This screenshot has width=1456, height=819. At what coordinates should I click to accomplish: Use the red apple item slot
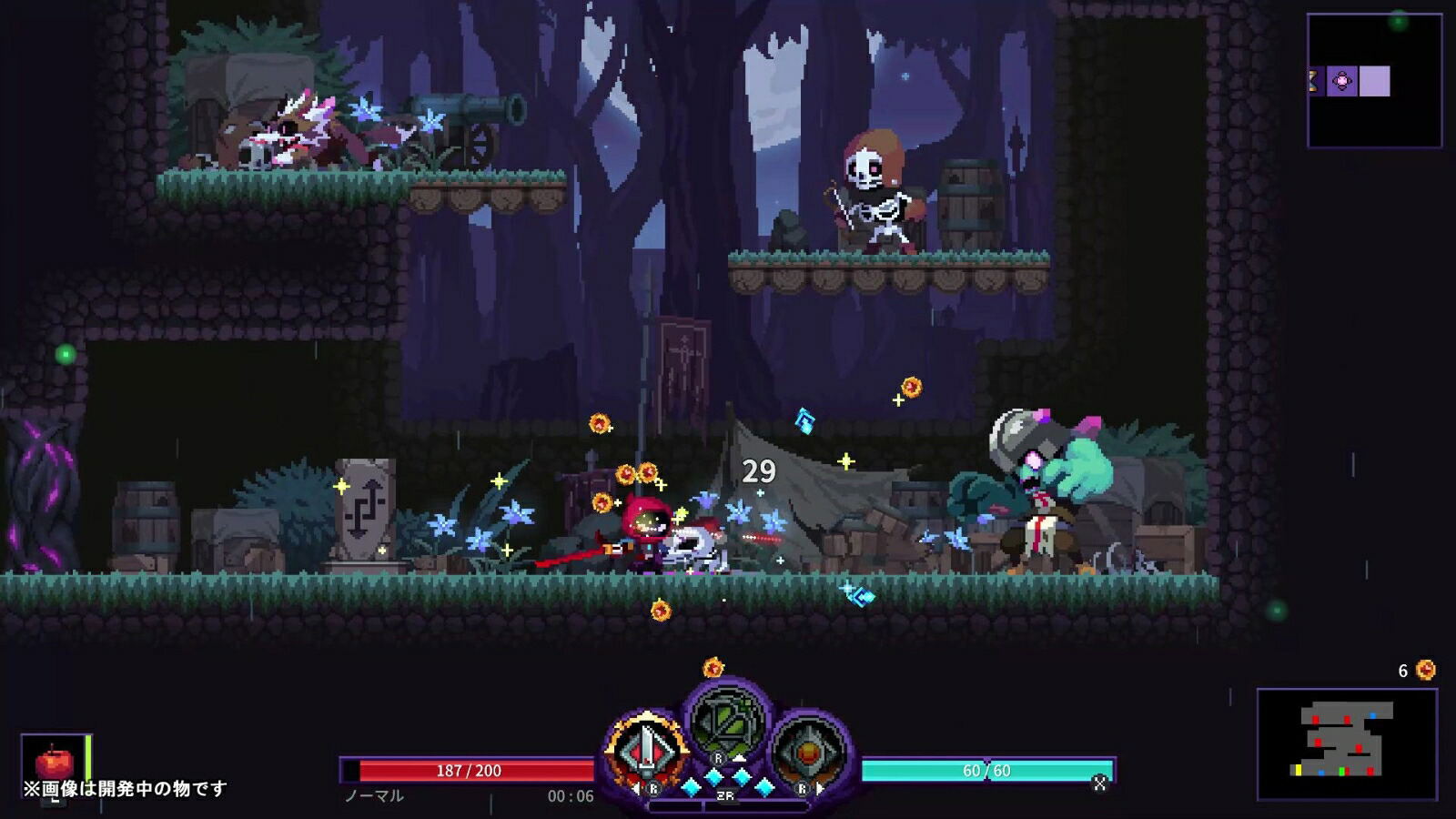tap(55, 763)
